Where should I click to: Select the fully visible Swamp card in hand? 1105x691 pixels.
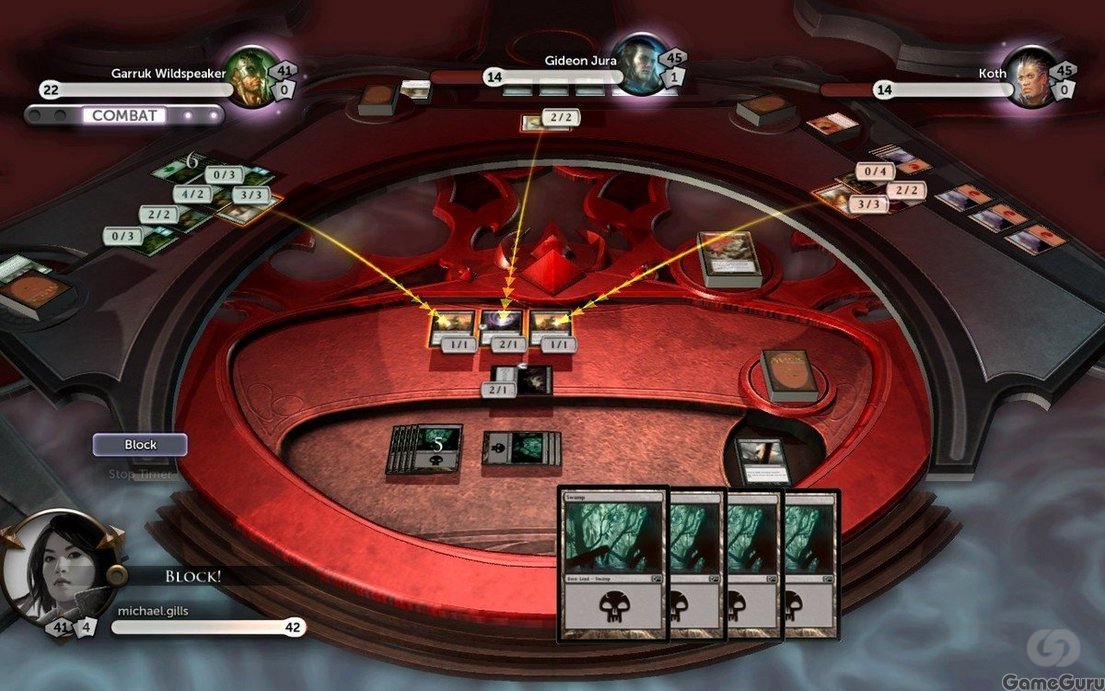(613, 564)
